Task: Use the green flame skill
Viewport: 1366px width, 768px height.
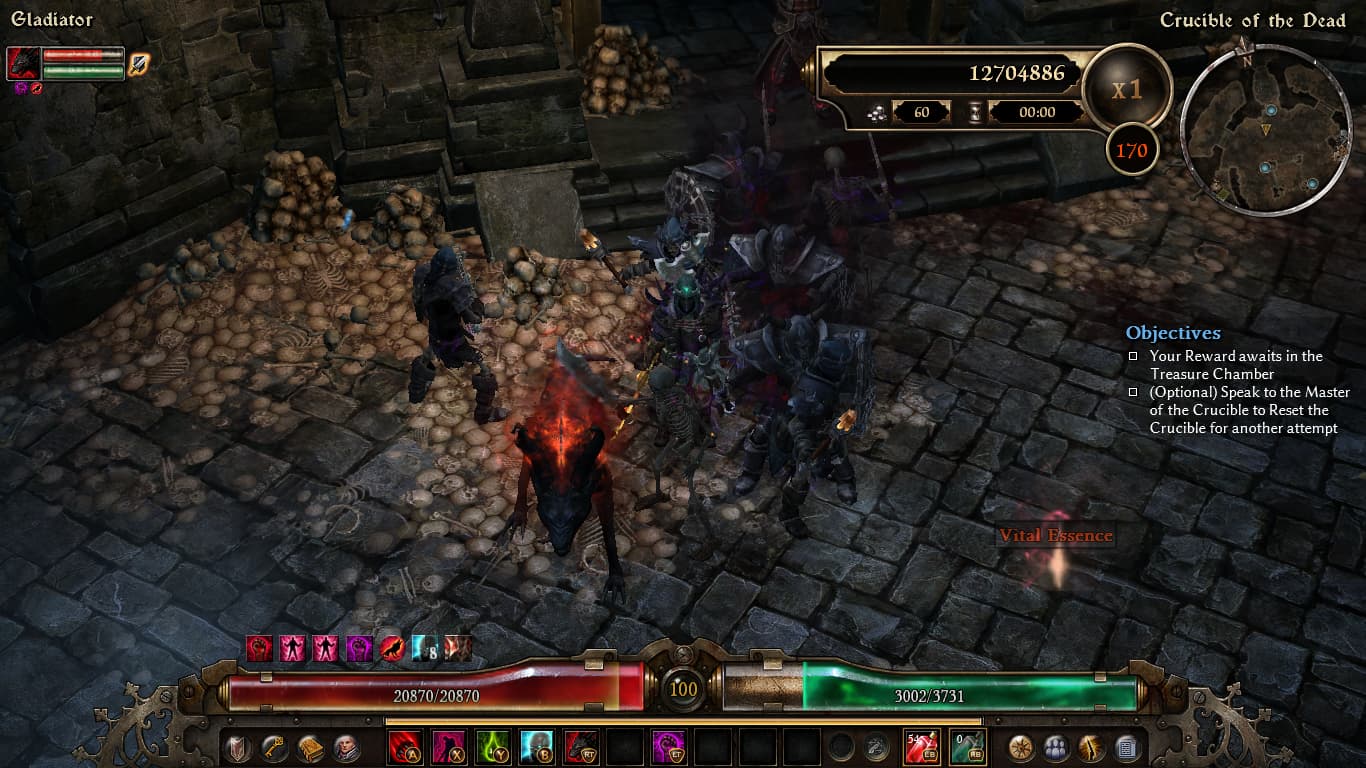Action: pyautogui.click(x=492, y=747)
